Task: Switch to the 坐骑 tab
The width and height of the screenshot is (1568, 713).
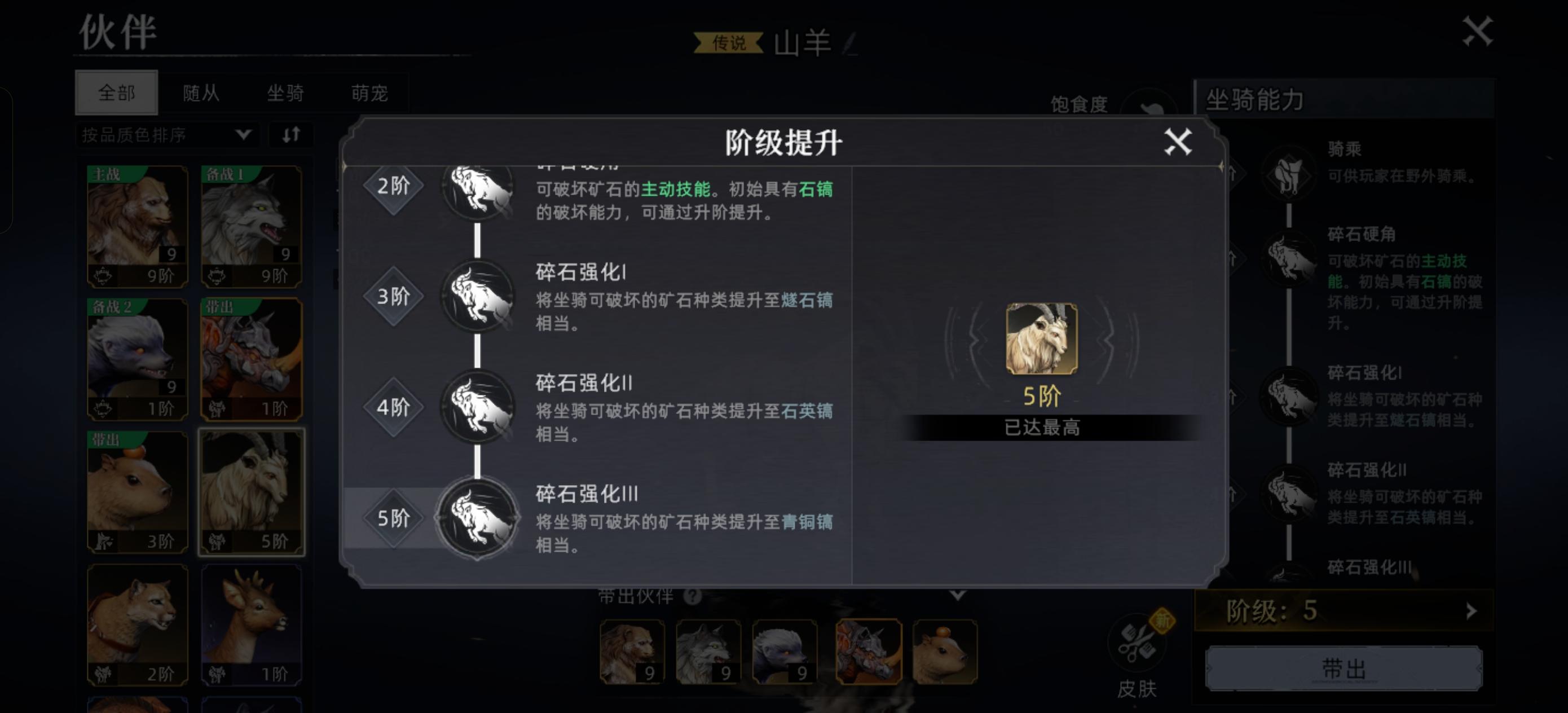Action: point(286,93)
